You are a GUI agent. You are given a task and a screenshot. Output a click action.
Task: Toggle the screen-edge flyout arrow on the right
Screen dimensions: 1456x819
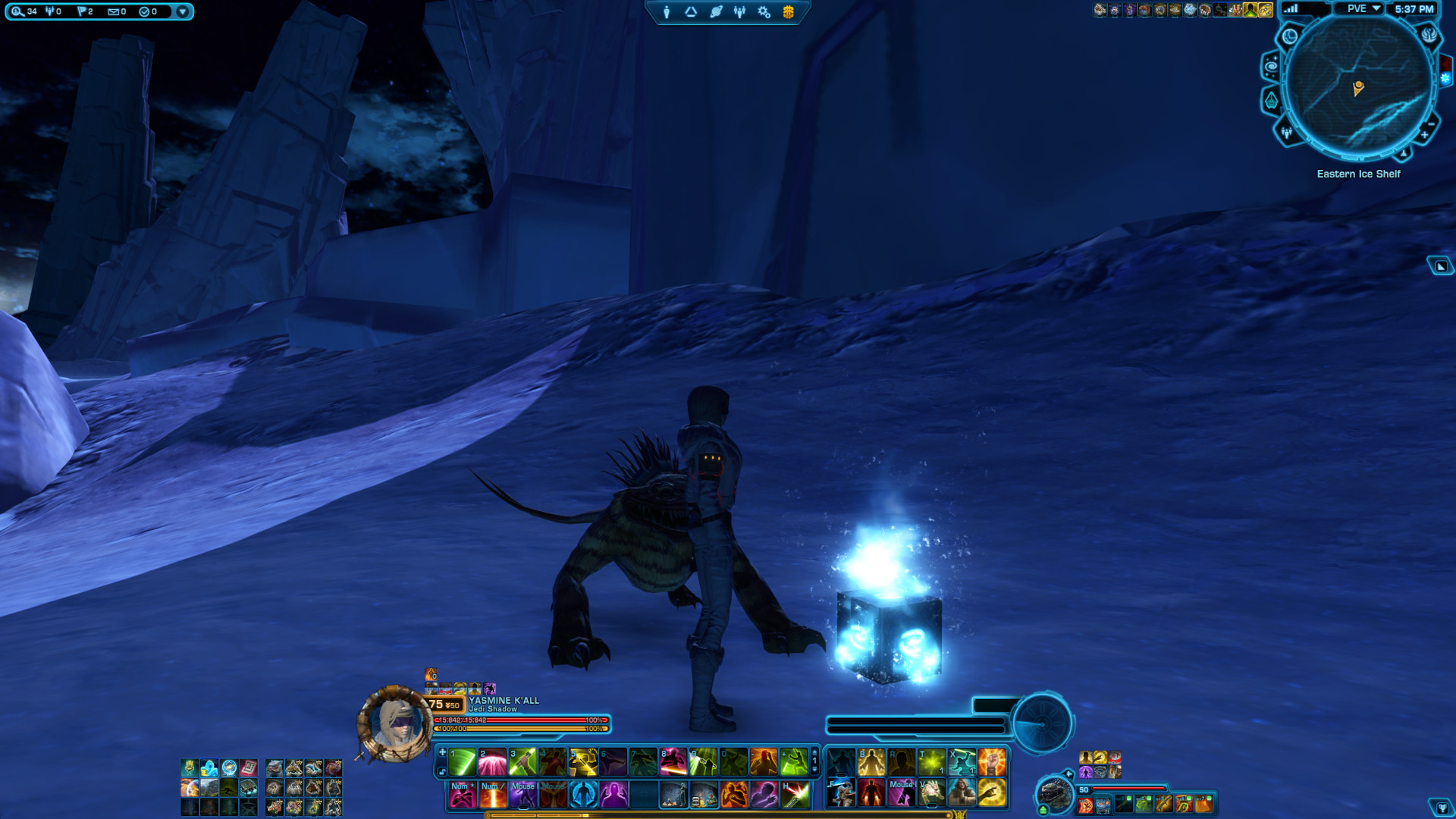click(1442, 265)
